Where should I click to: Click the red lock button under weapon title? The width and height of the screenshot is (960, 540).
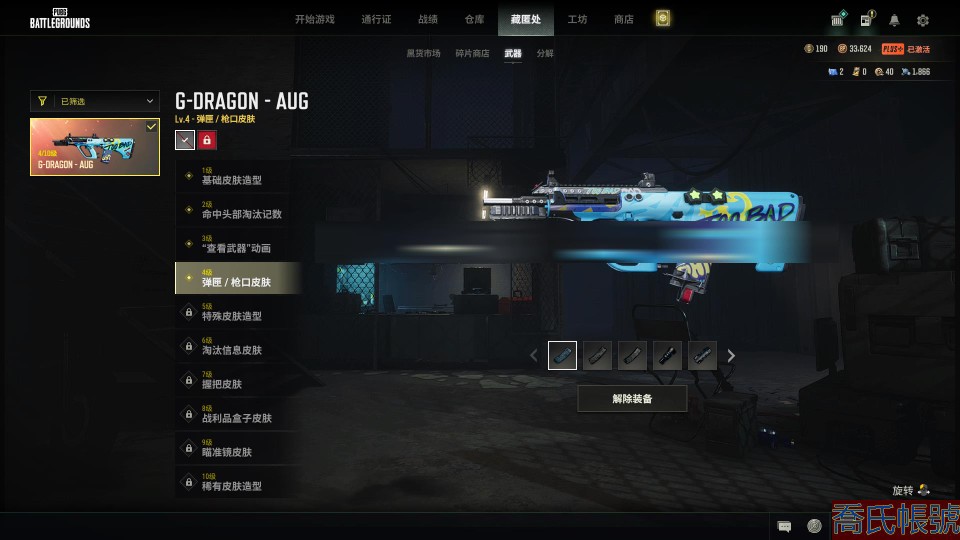tap(207, 140)
